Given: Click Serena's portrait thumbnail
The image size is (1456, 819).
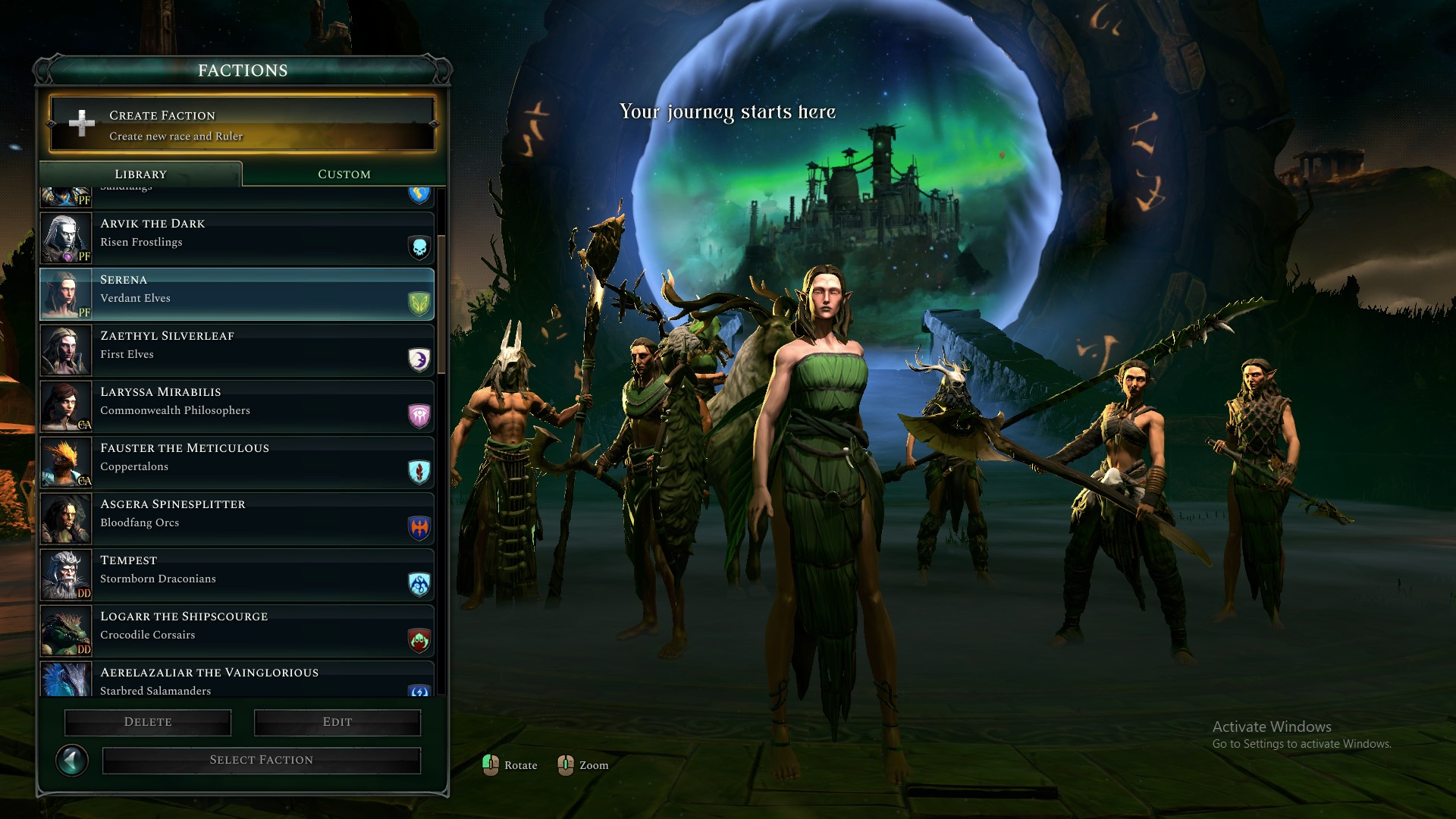Looking at the screenshot, I should [x=66, y=294].
